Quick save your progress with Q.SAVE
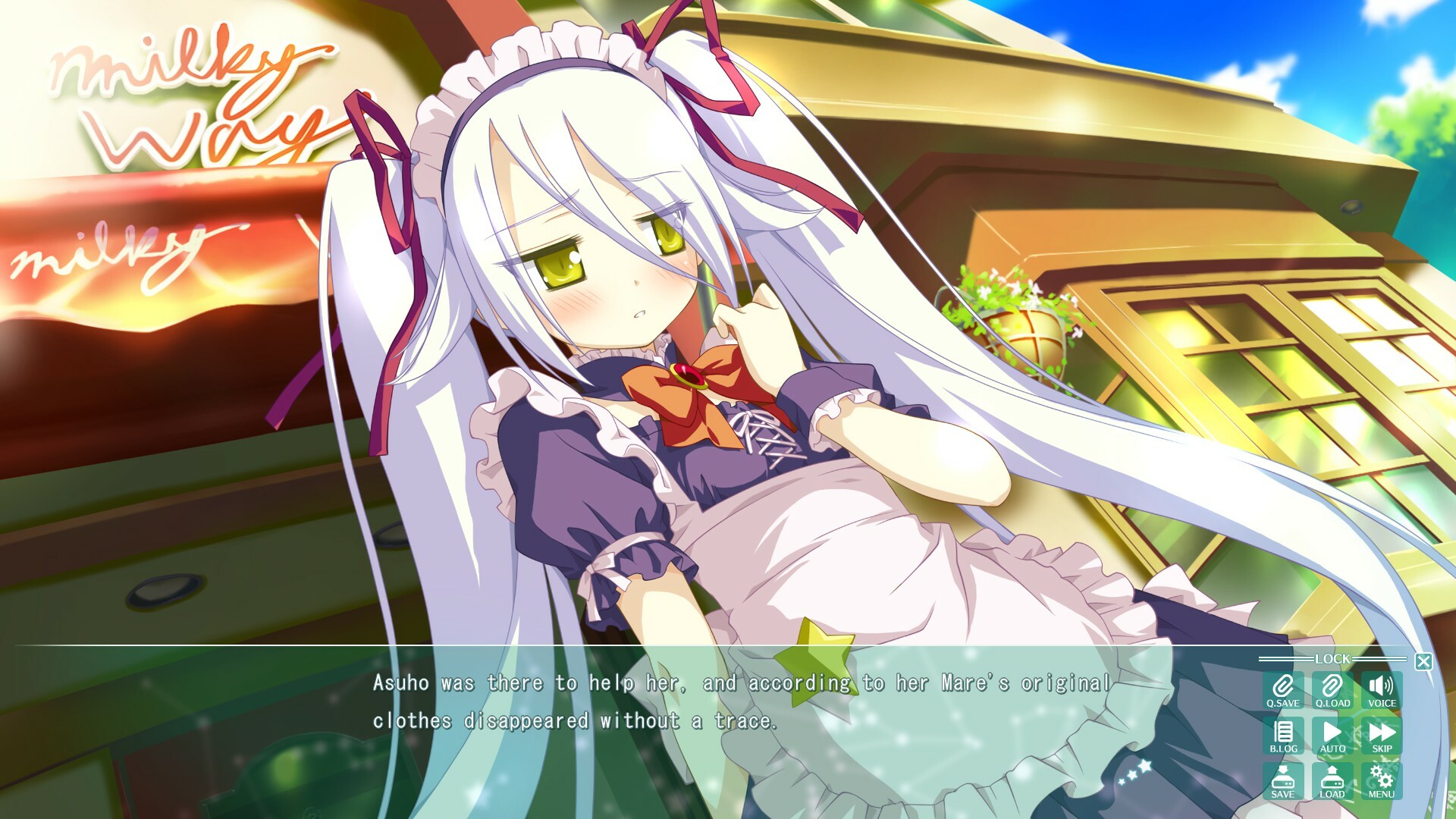Image resolution: width=1456 pixels, height=819 pixels. (1282, 689)
